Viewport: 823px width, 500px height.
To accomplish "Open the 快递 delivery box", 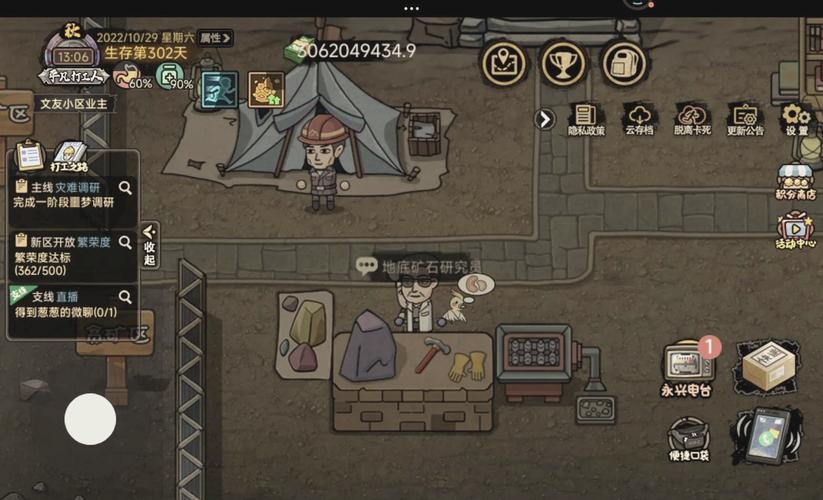I will tap(767, 367).
